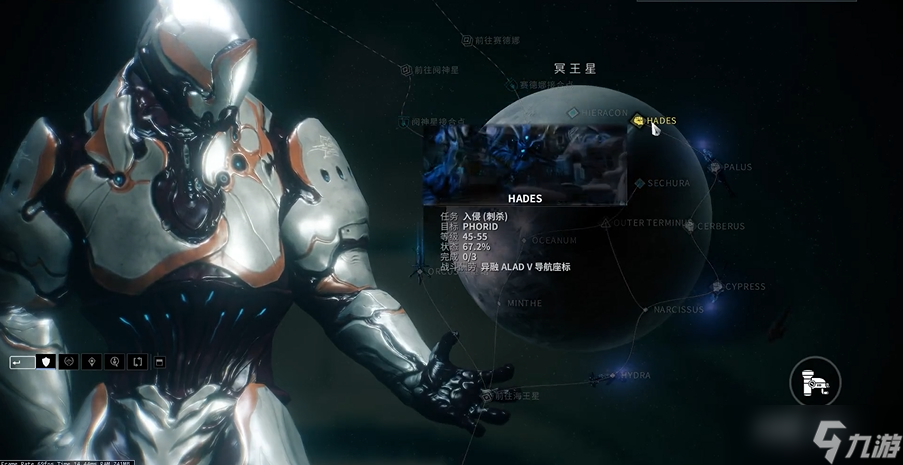Toggle the shield icon in the toolbar
The image size is (903, 465).
[45, 361]
